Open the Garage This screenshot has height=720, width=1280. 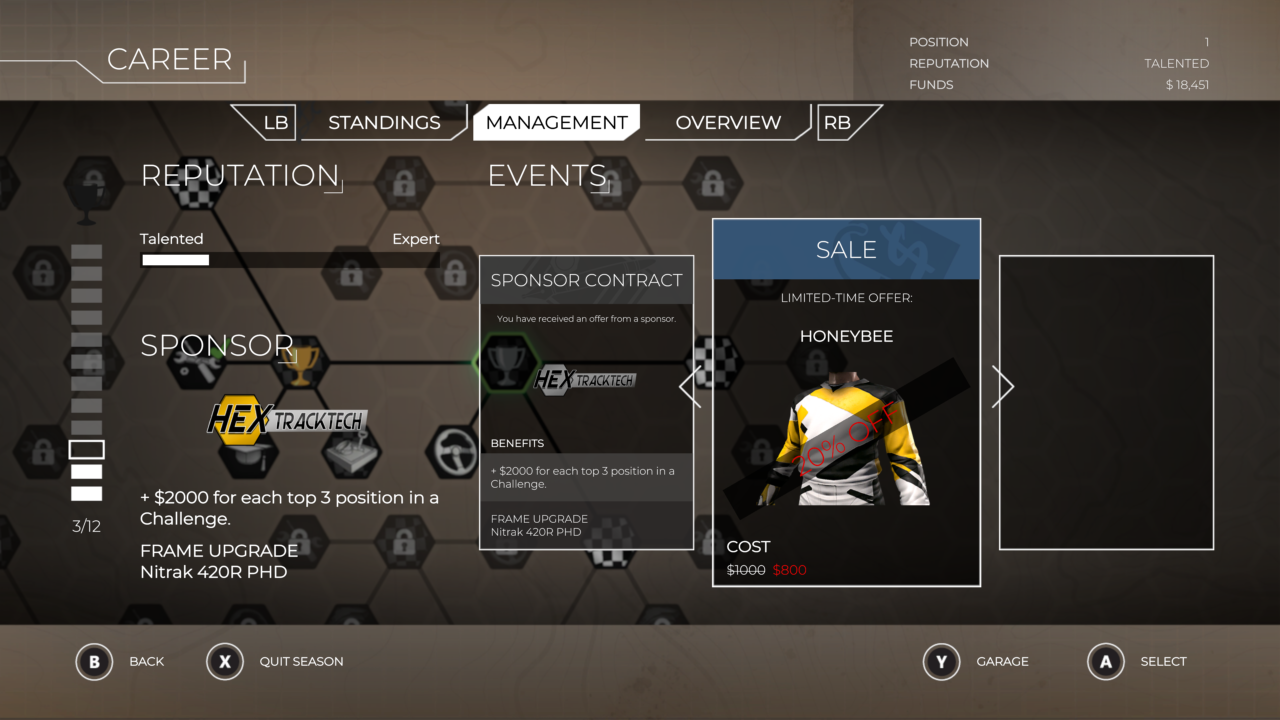coord(942,662)
